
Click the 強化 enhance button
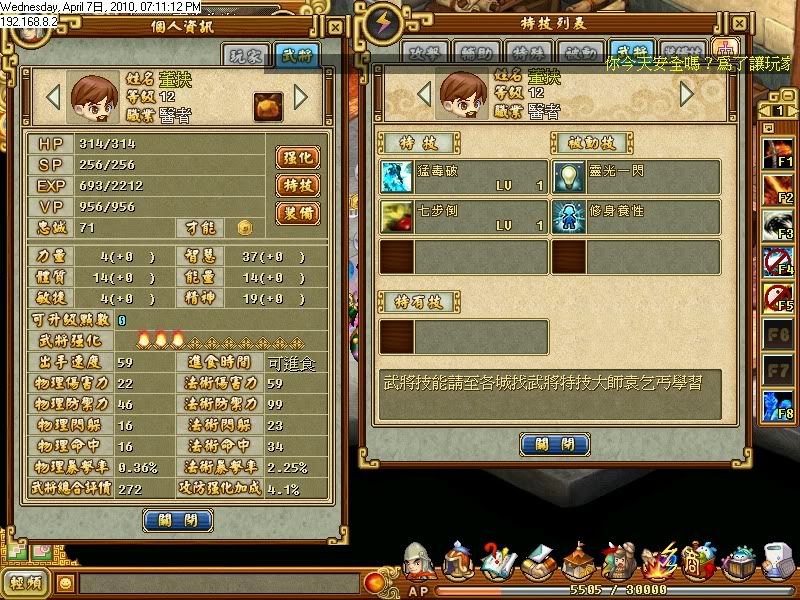tap(297, 158)
